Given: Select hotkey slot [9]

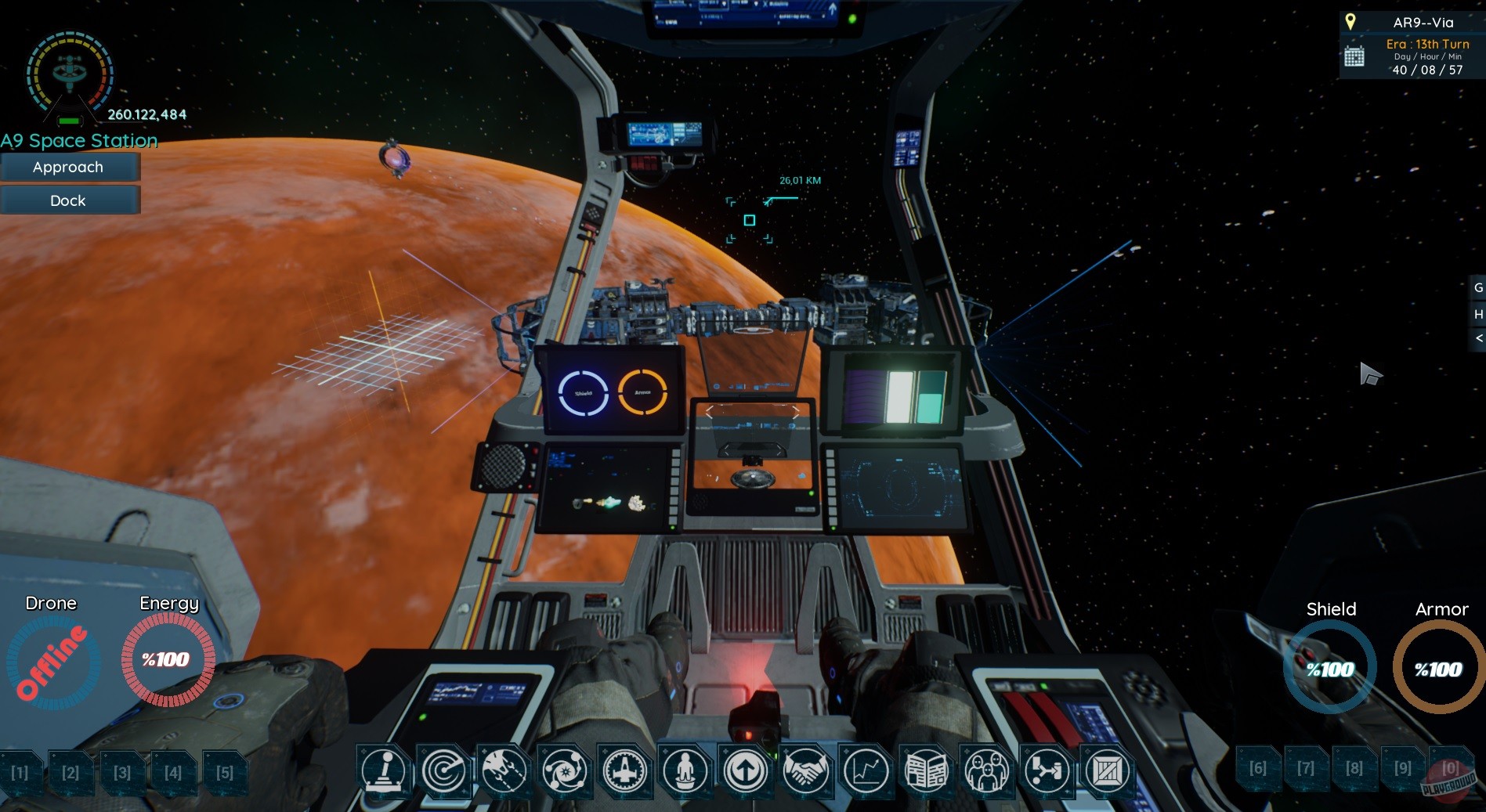Looking at the screenshot, I should point(1402,769).
